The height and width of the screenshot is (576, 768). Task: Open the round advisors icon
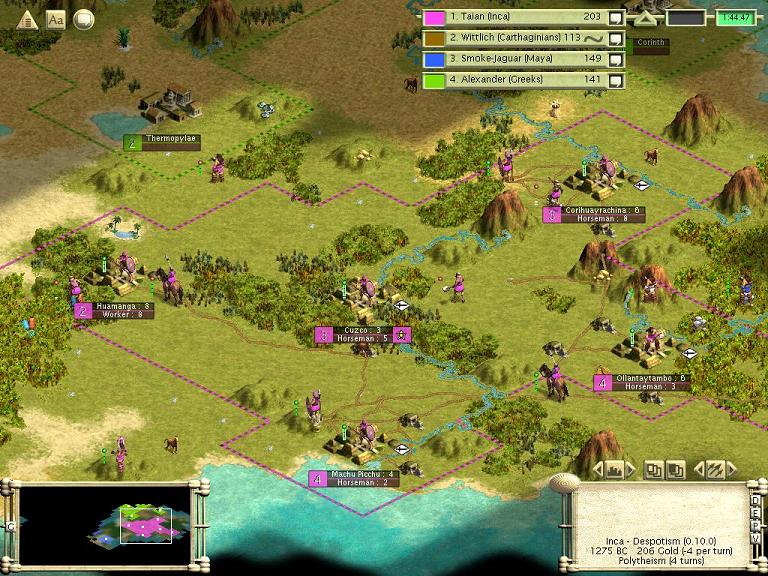(84, 19)
